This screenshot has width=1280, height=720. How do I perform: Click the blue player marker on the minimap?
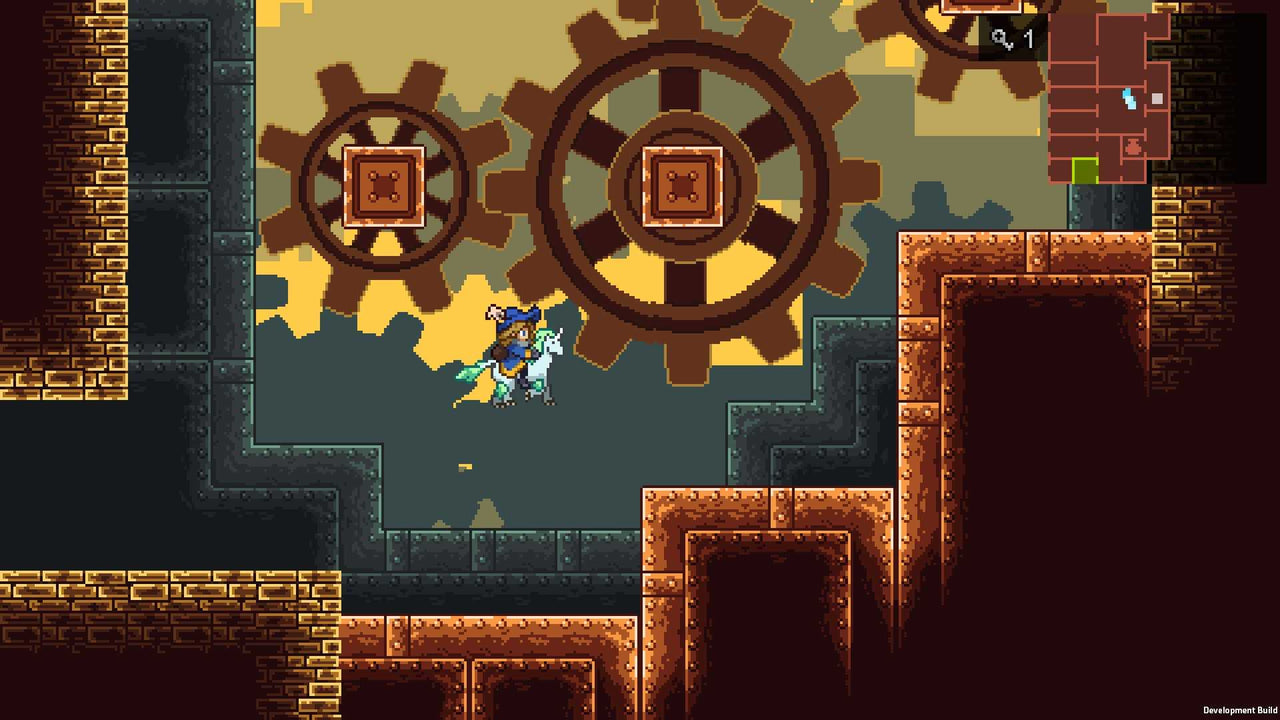1129,99
